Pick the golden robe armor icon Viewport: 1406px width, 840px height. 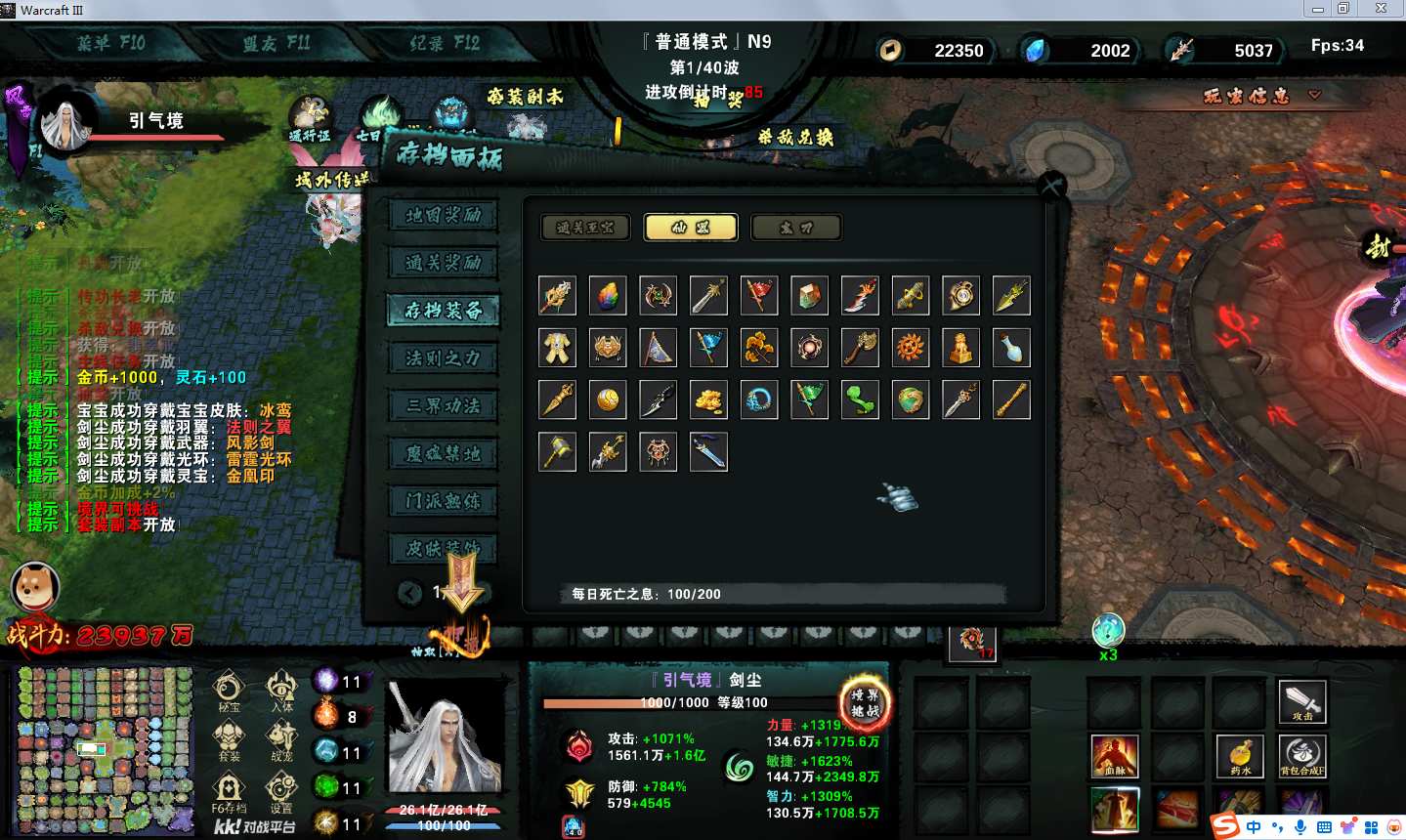557,348
